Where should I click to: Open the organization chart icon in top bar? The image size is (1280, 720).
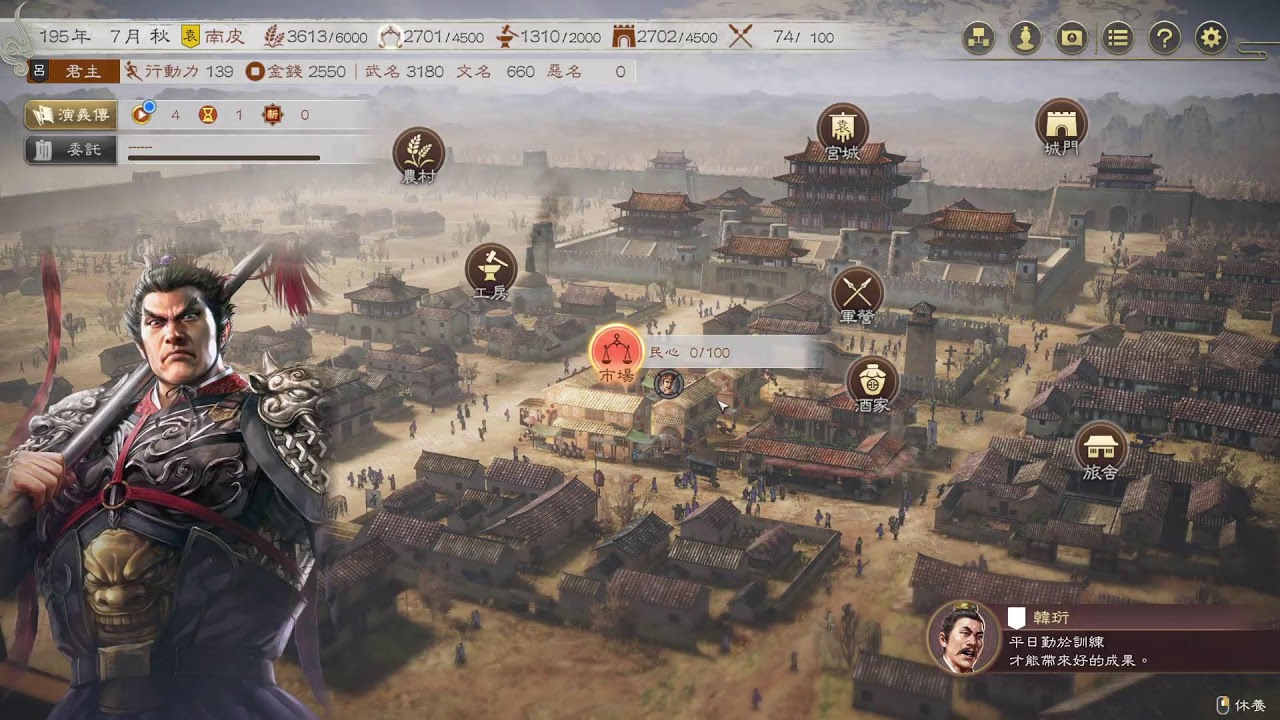coord(978,38)
